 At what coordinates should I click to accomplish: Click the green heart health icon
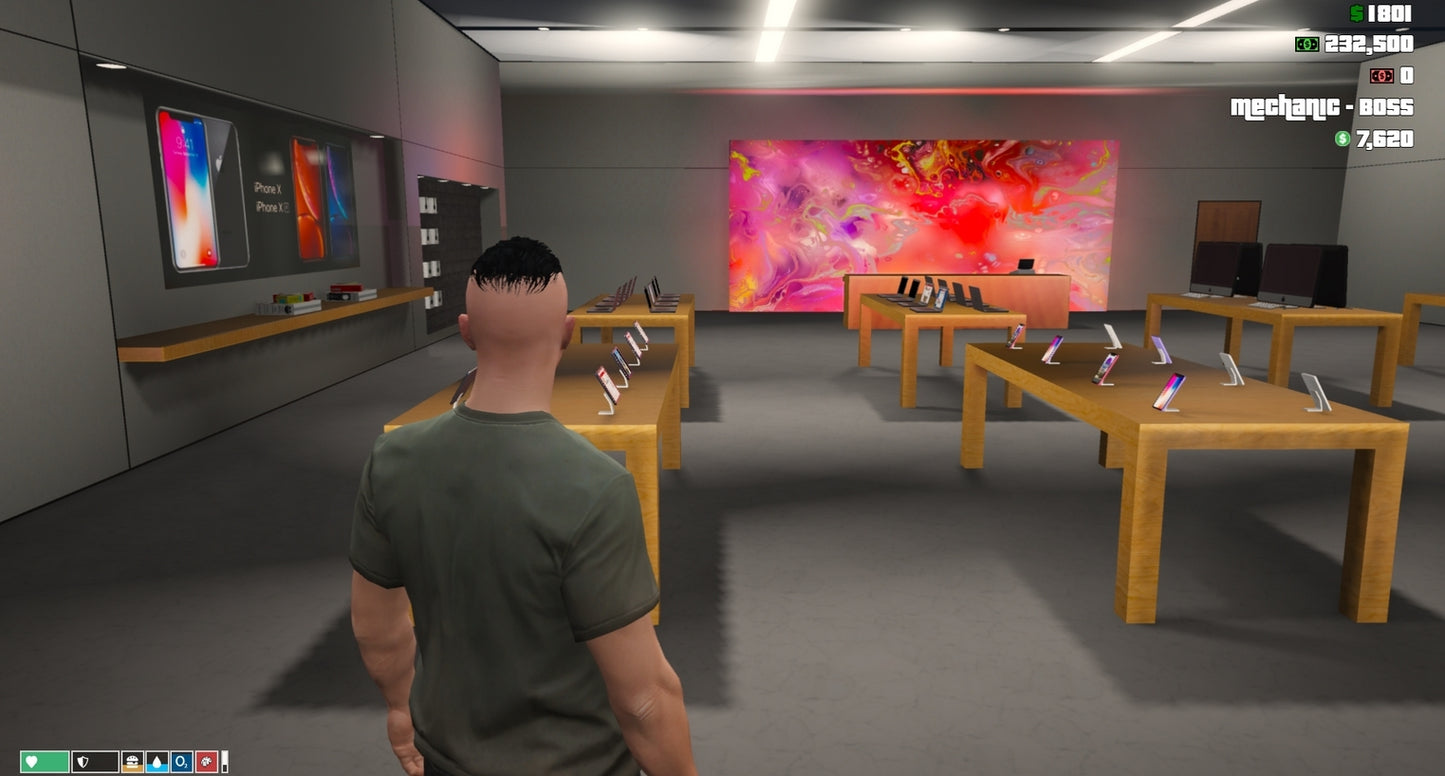click(30, 760)
